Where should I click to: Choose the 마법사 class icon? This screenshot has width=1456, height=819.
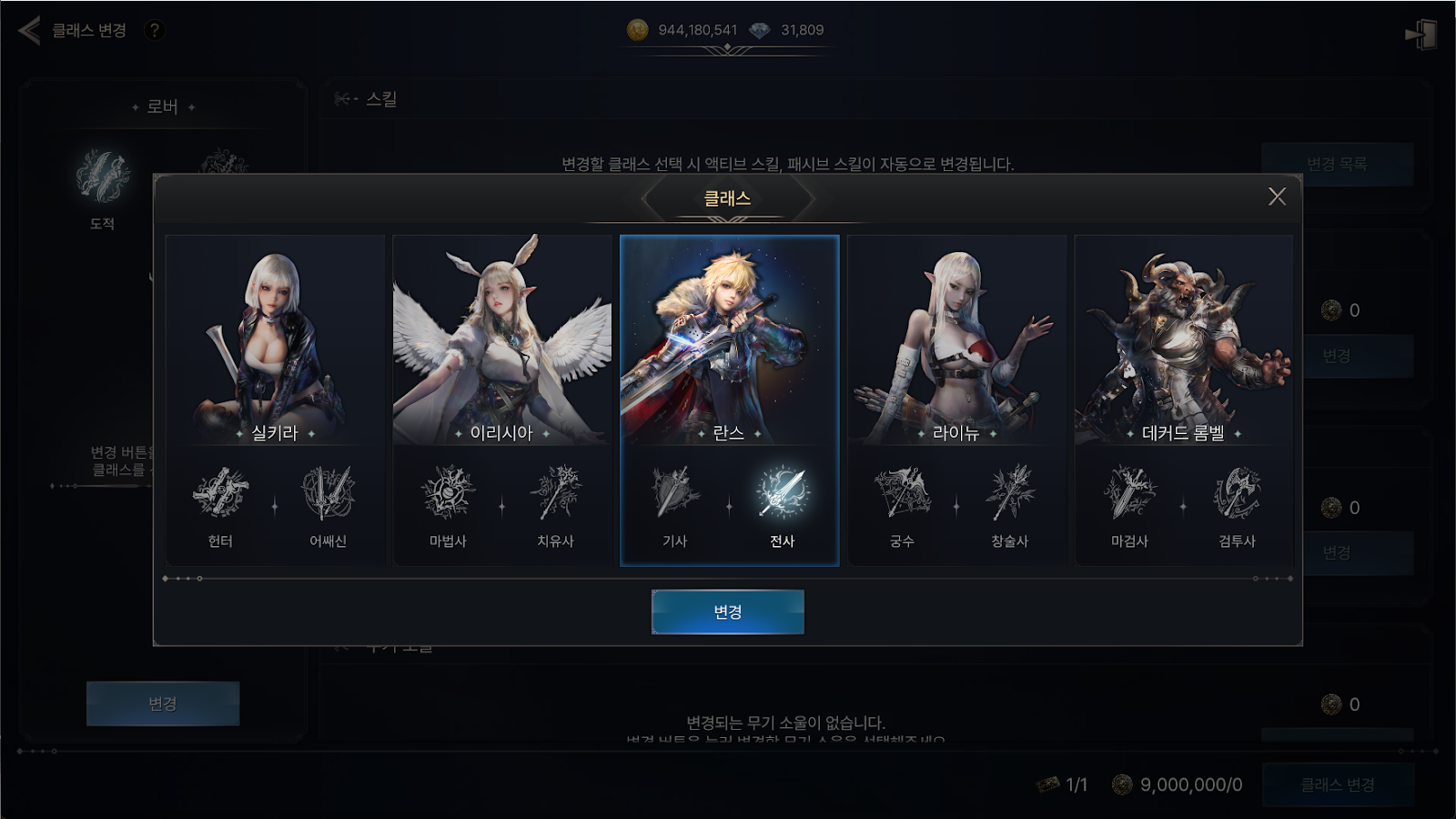(x=448, y=494)
